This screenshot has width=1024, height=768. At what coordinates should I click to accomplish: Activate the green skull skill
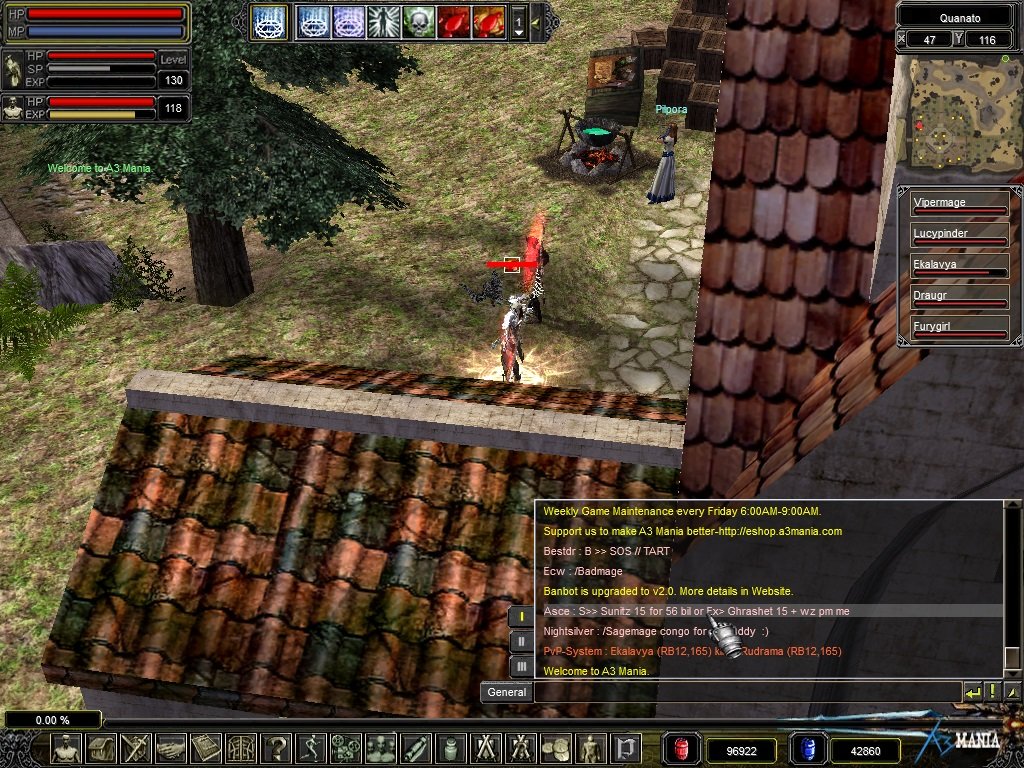(418, 21)
